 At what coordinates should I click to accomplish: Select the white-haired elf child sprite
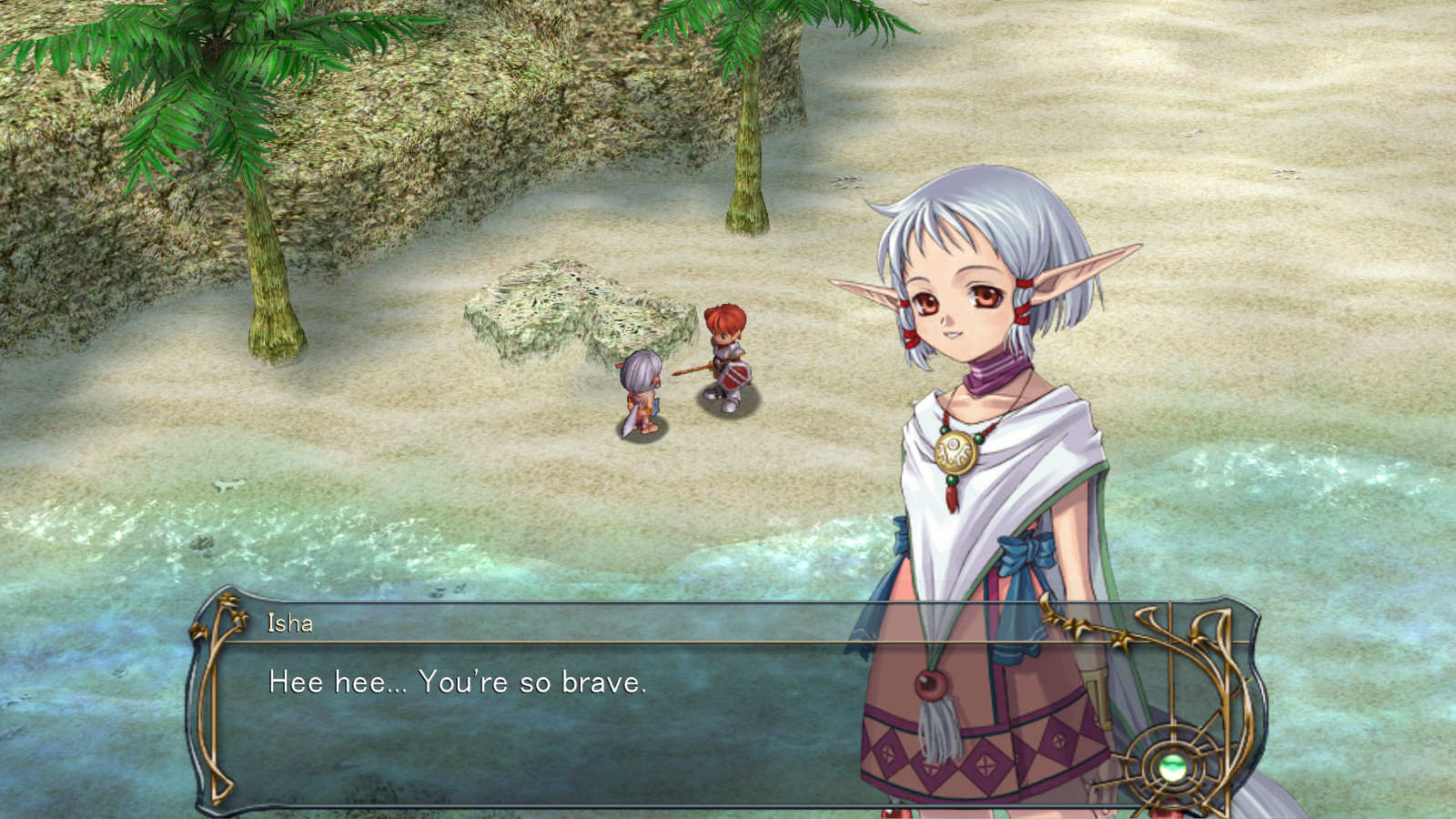click(642, 391)
